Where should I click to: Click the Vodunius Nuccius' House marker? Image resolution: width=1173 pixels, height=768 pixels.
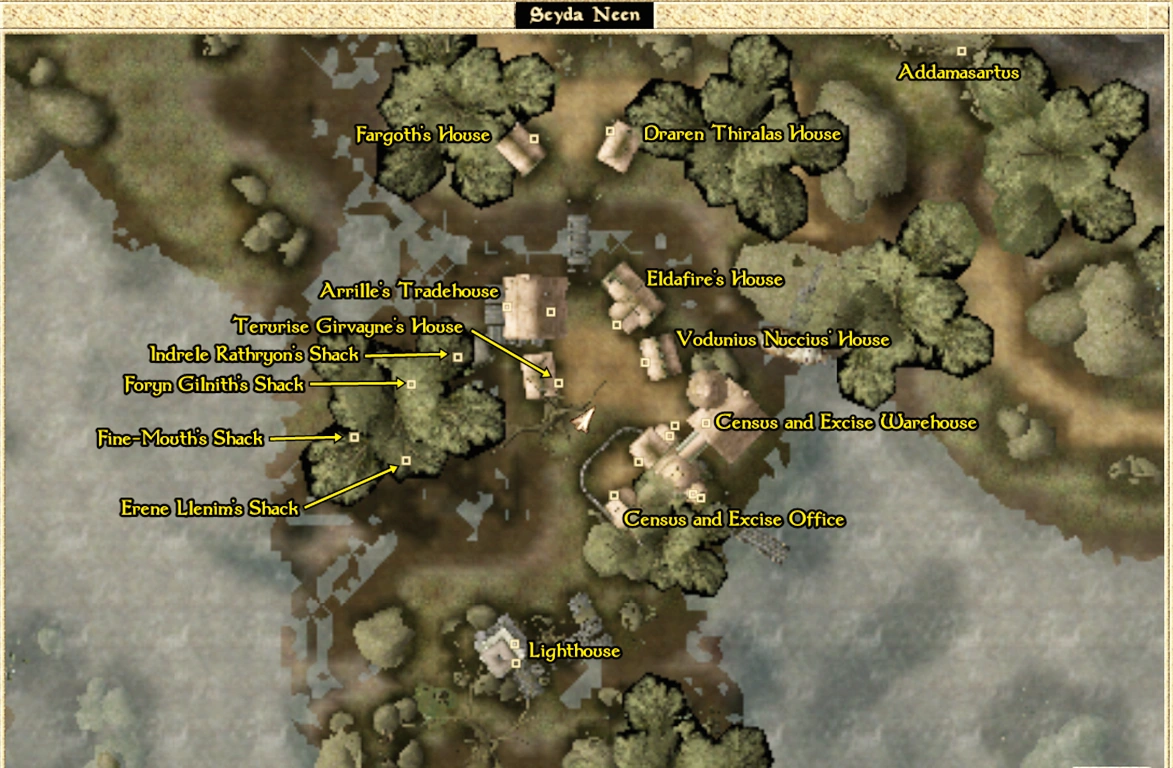pos(646,363)
